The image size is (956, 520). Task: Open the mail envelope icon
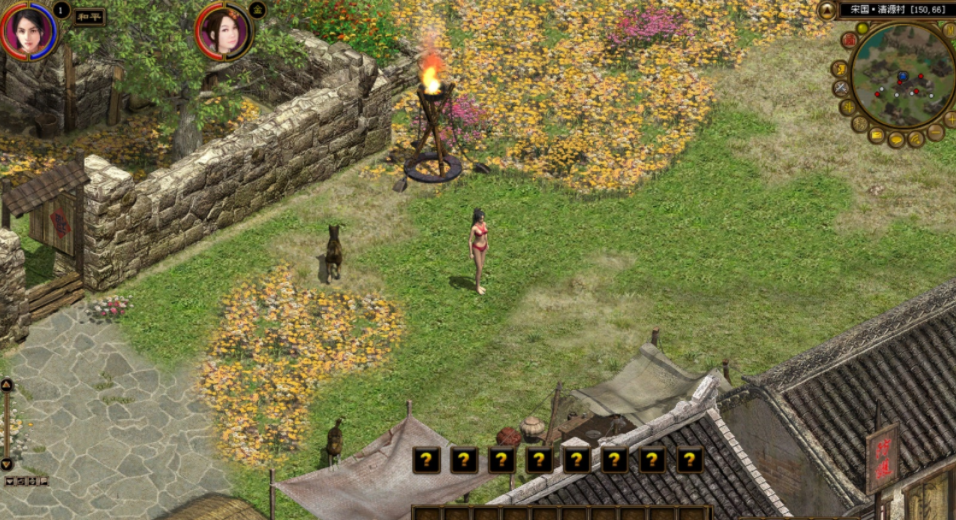[x=877, y=135]
